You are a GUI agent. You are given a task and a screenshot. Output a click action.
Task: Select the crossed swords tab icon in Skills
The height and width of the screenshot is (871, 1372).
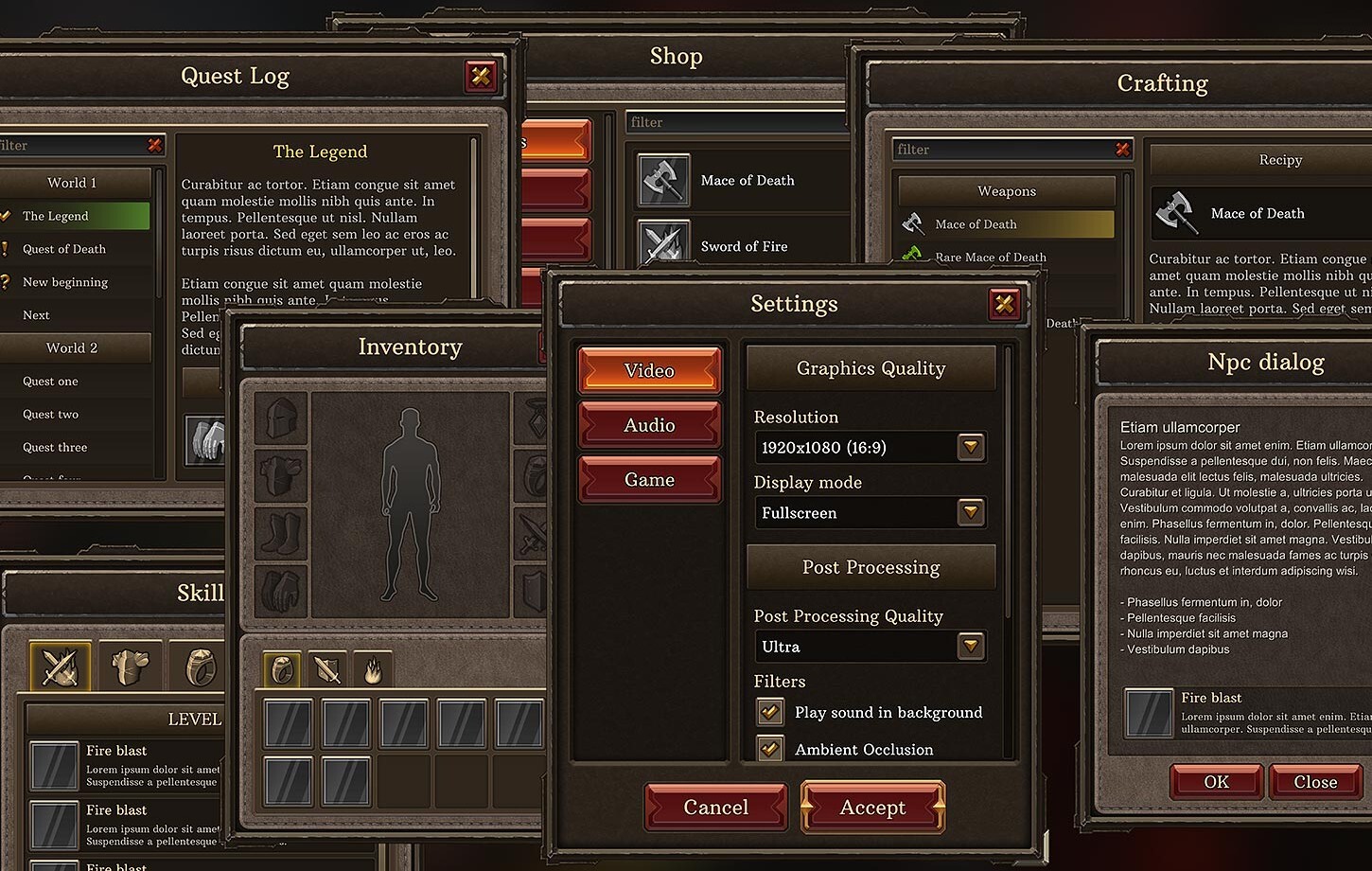pyautogui.click(x=60, y=666)
